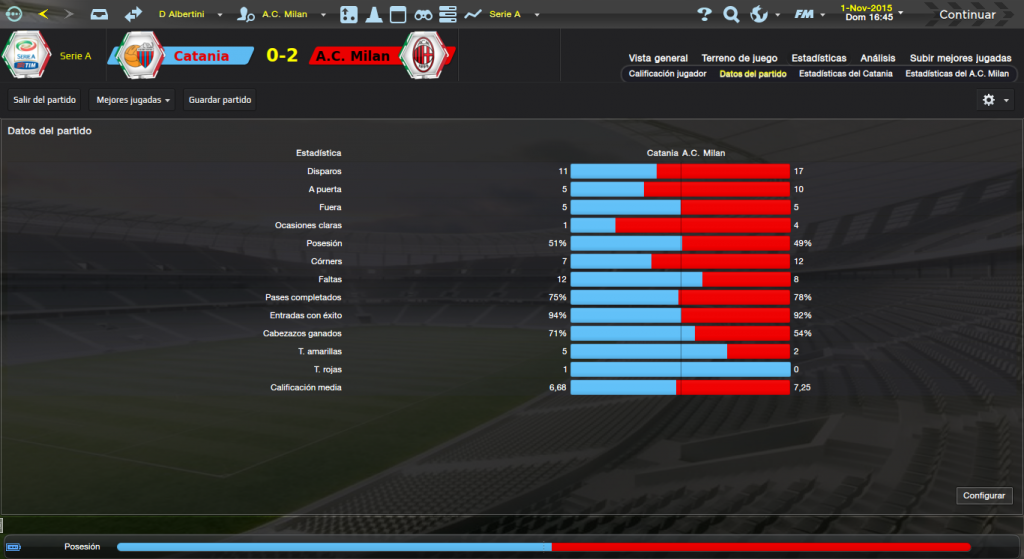Open the question mark help
This screenshot has width=1024, height=559.
point(704,15)
